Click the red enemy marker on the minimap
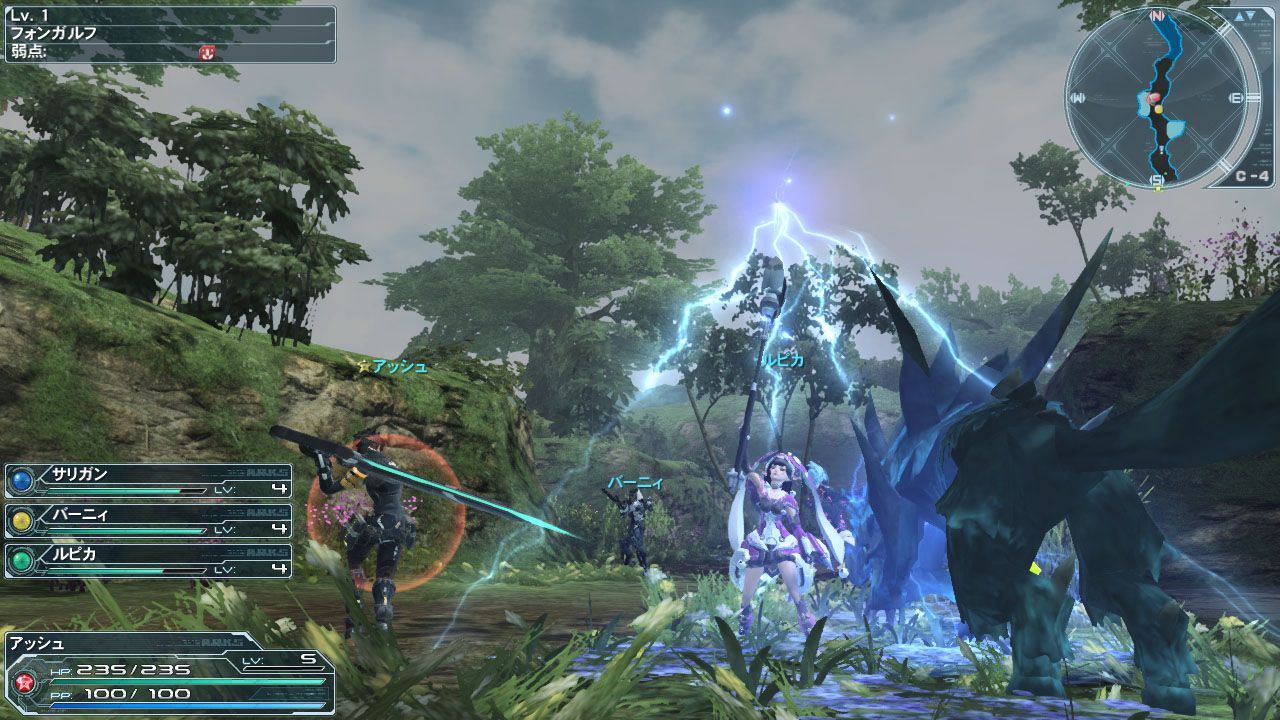 (x=1153, y=98)
